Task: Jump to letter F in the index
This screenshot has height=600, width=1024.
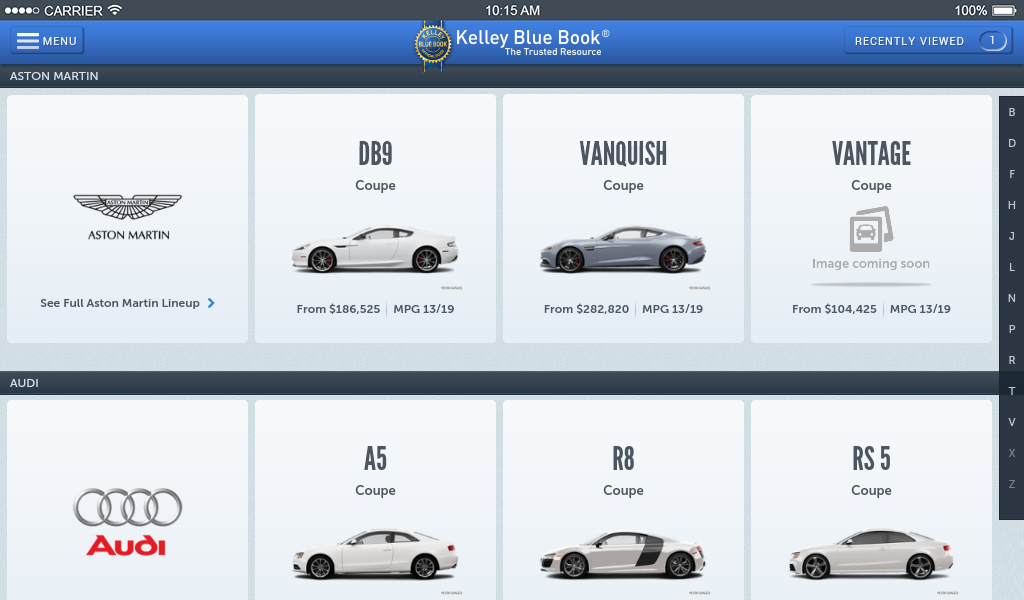Action: [x=1012, y=174]
